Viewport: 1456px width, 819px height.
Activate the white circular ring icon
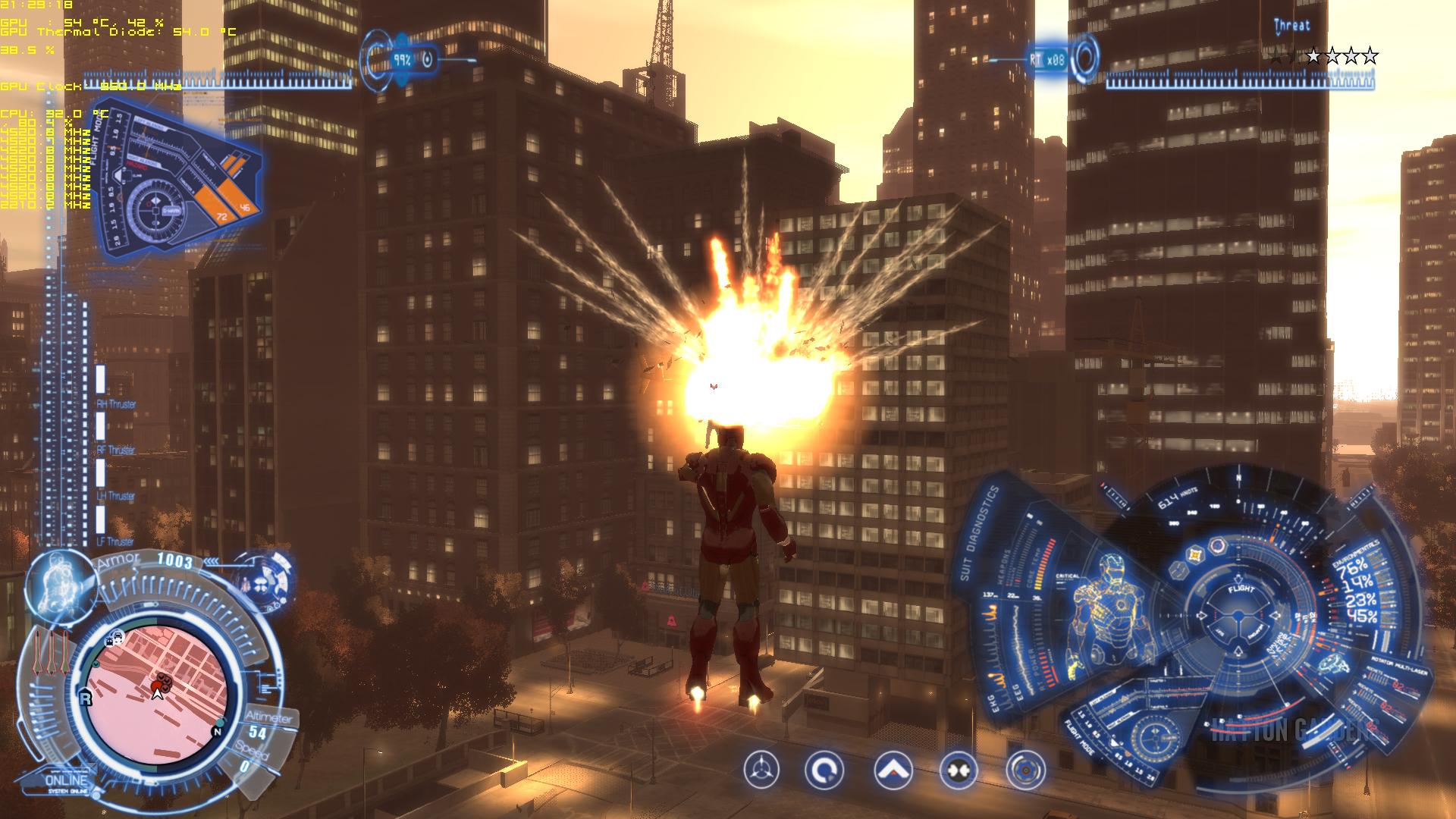824,771
